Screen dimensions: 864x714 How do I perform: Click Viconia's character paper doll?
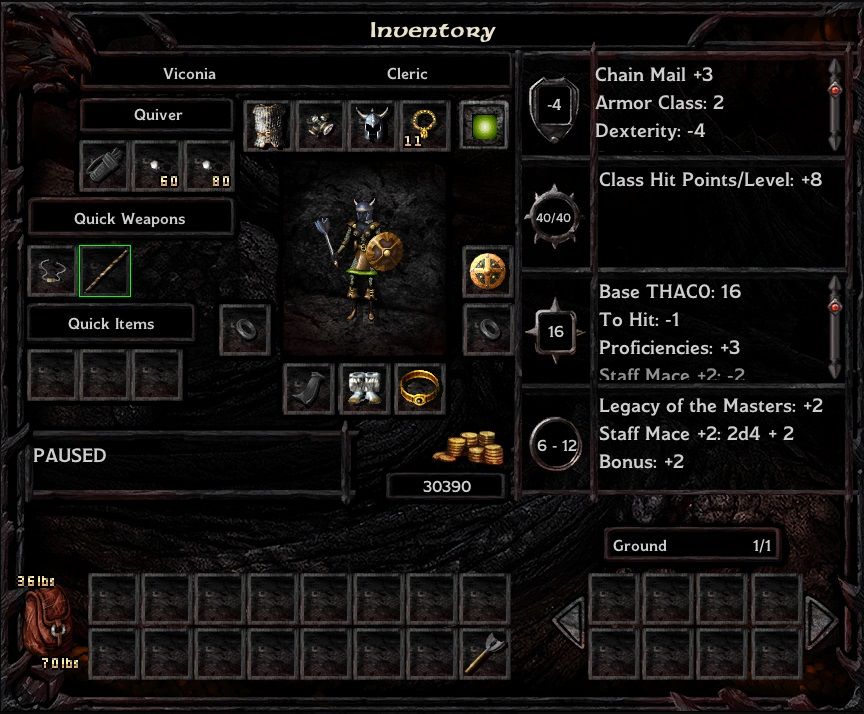[362, 258]
